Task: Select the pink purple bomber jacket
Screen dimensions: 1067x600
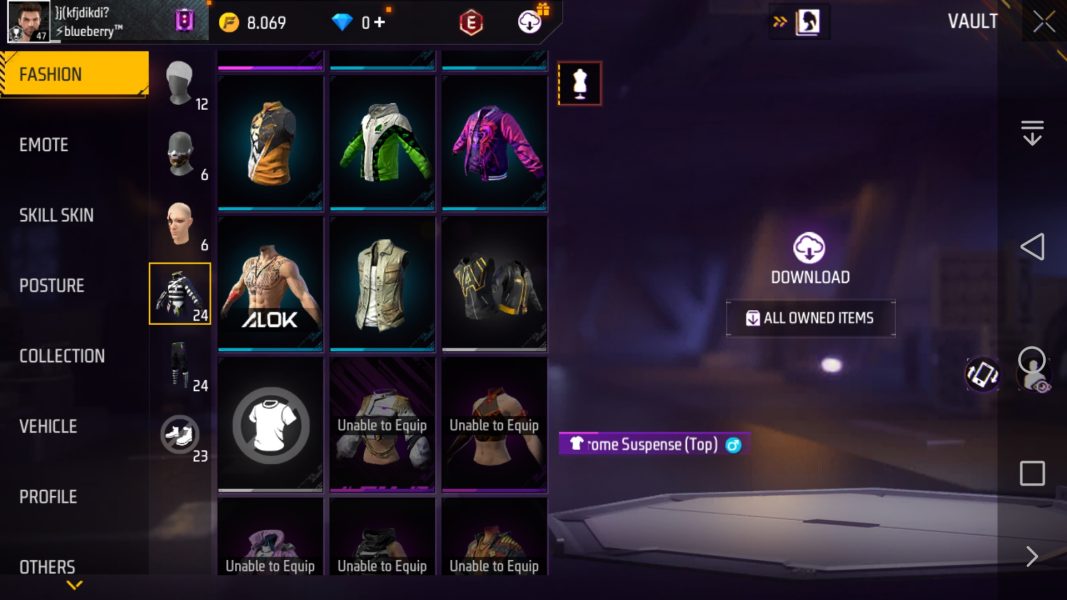Action: (x=495, y=142)
